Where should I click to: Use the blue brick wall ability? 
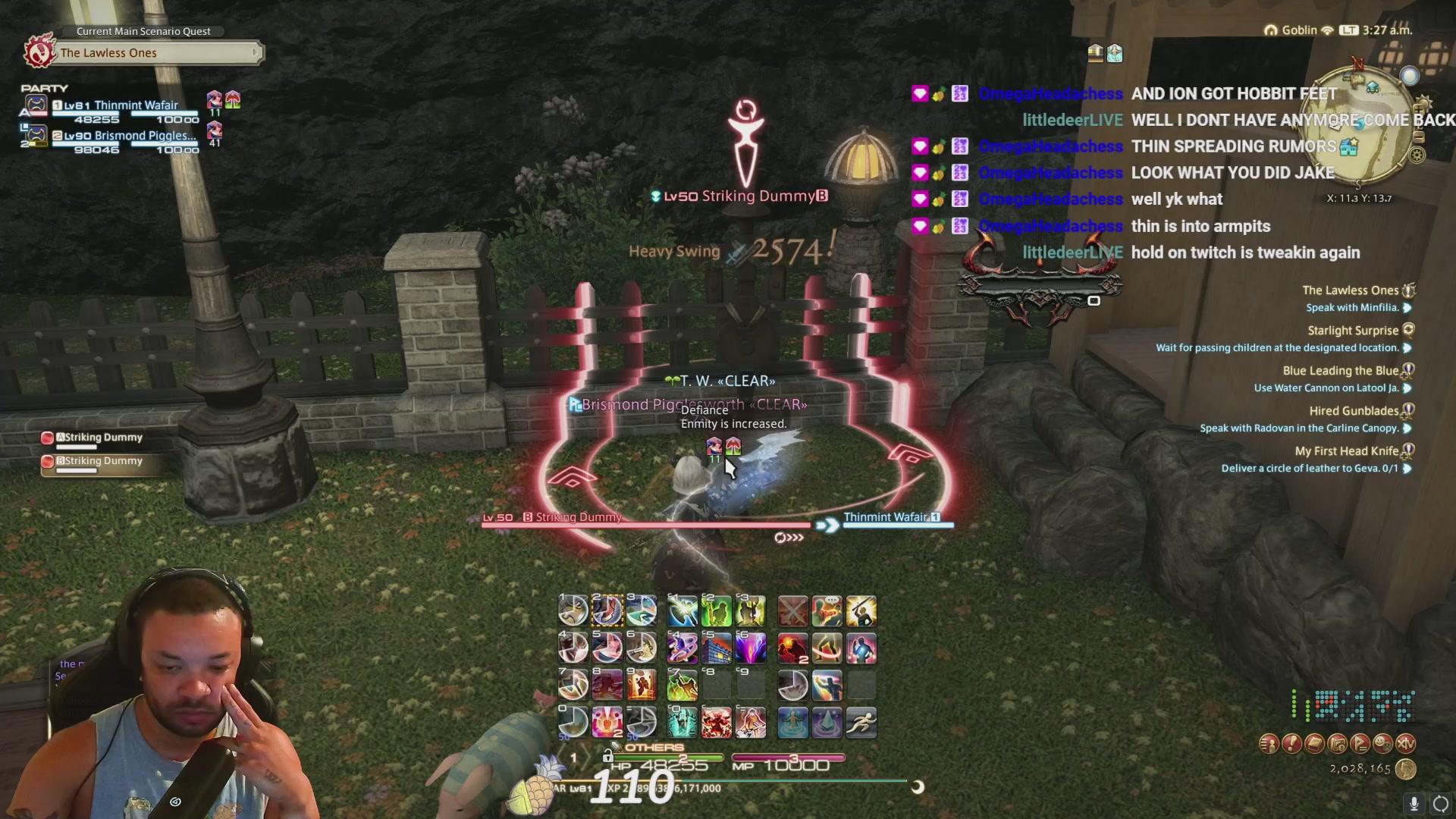716,648
